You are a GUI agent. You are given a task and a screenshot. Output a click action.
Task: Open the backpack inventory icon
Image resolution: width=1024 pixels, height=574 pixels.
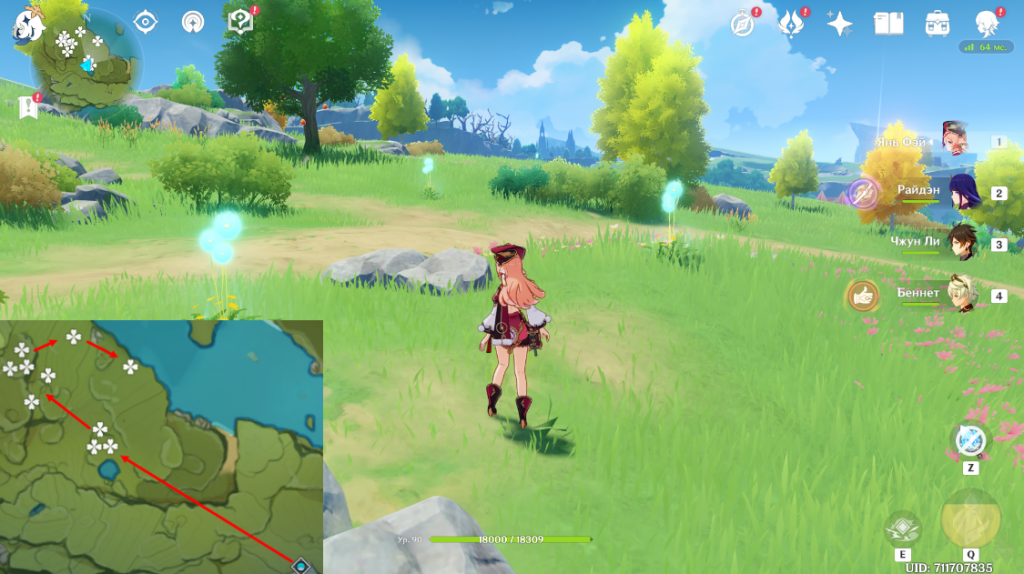pos(938,23)
